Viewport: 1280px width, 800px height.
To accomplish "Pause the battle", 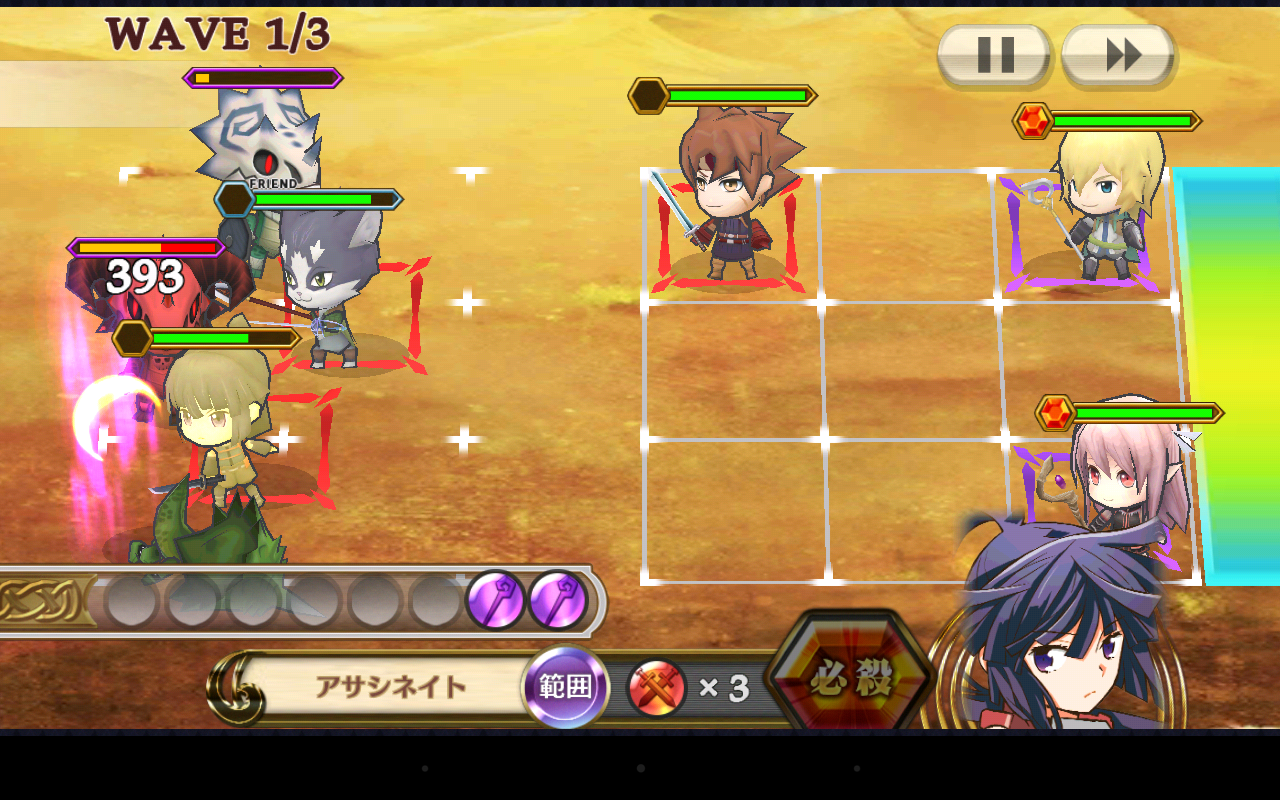I will 994,54.
